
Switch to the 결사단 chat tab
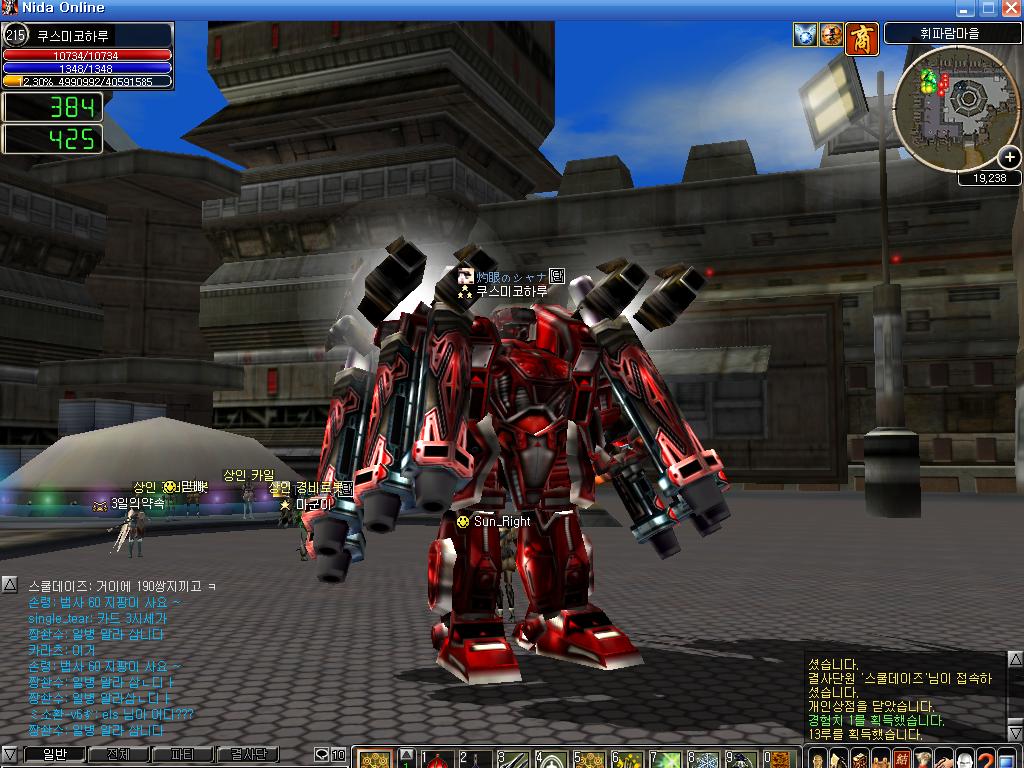click(x=248, y=755)
